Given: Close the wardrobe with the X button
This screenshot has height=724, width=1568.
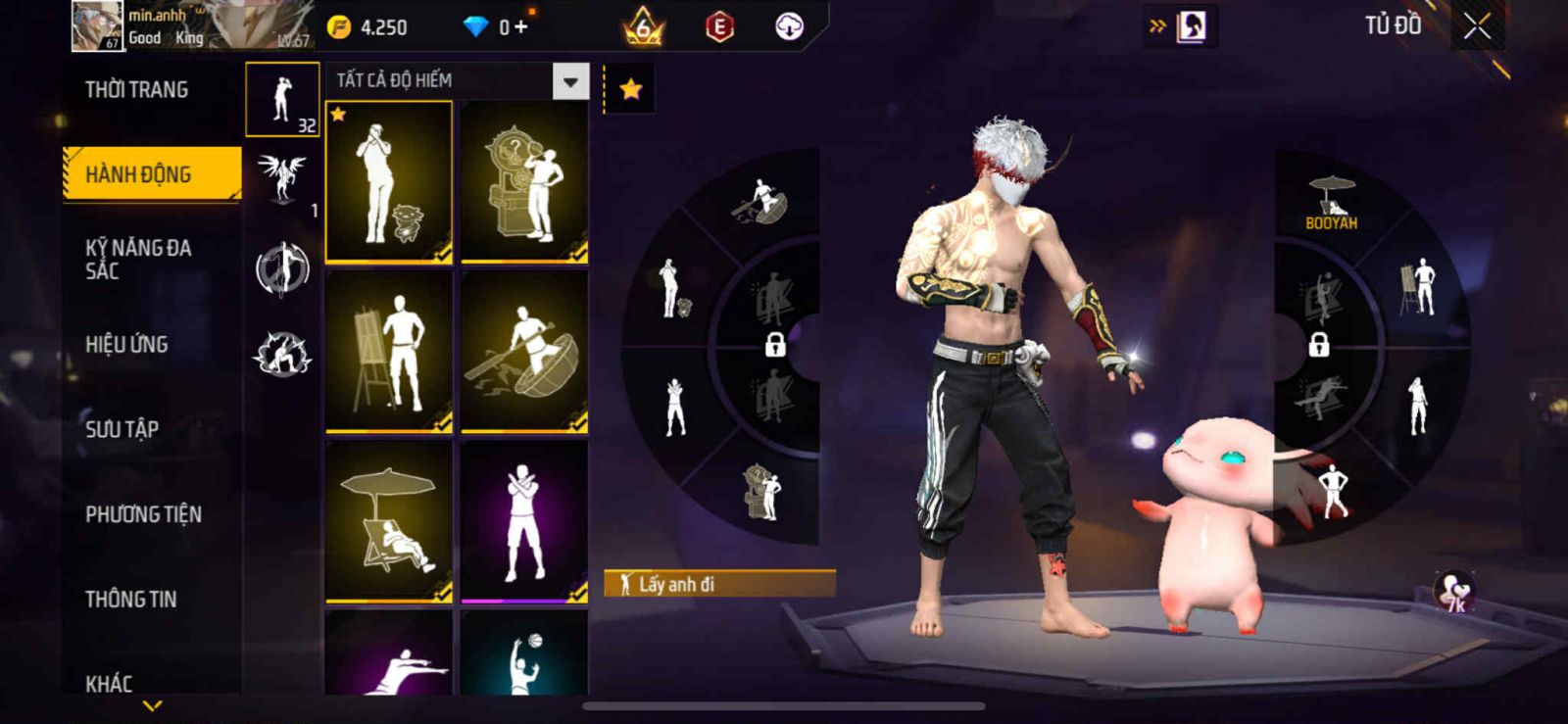Looking at the screenshot, I should [x=1477, y=26].
